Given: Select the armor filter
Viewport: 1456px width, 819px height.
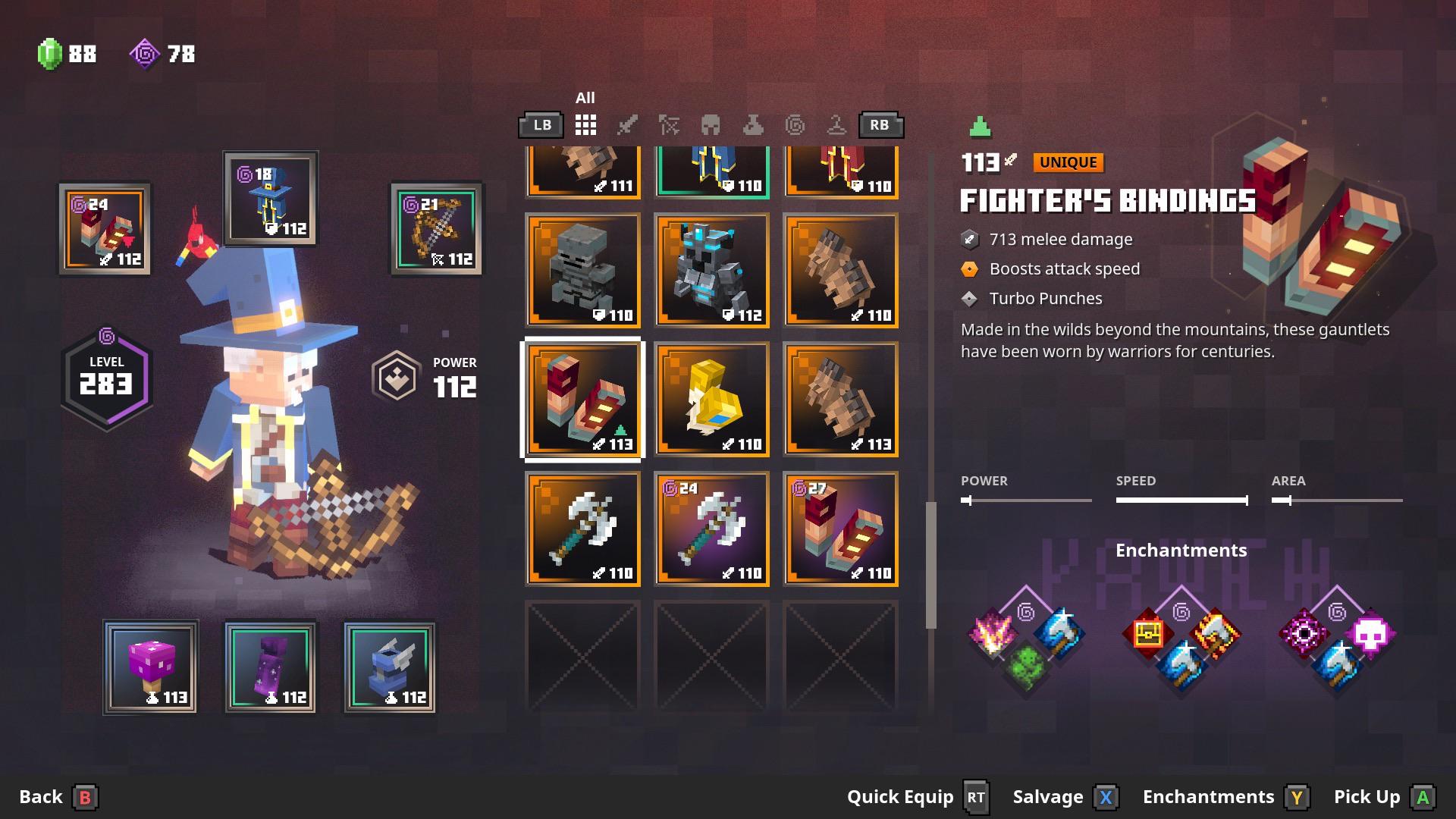Looking at the screenshot, I should pos(711,125).
